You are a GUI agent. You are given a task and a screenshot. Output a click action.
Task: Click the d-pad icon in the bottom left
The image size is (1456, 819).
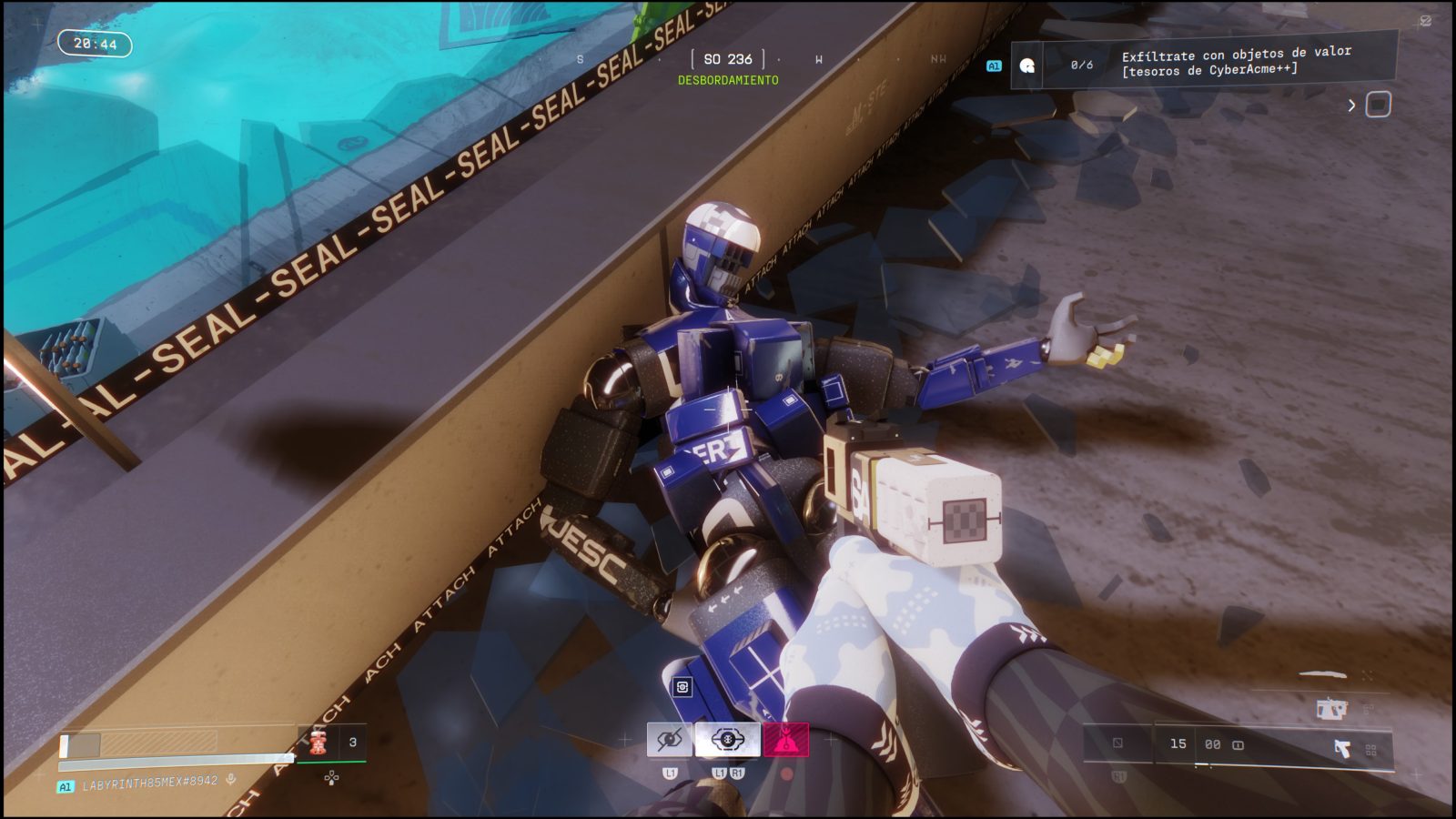(x=331, y=777)
